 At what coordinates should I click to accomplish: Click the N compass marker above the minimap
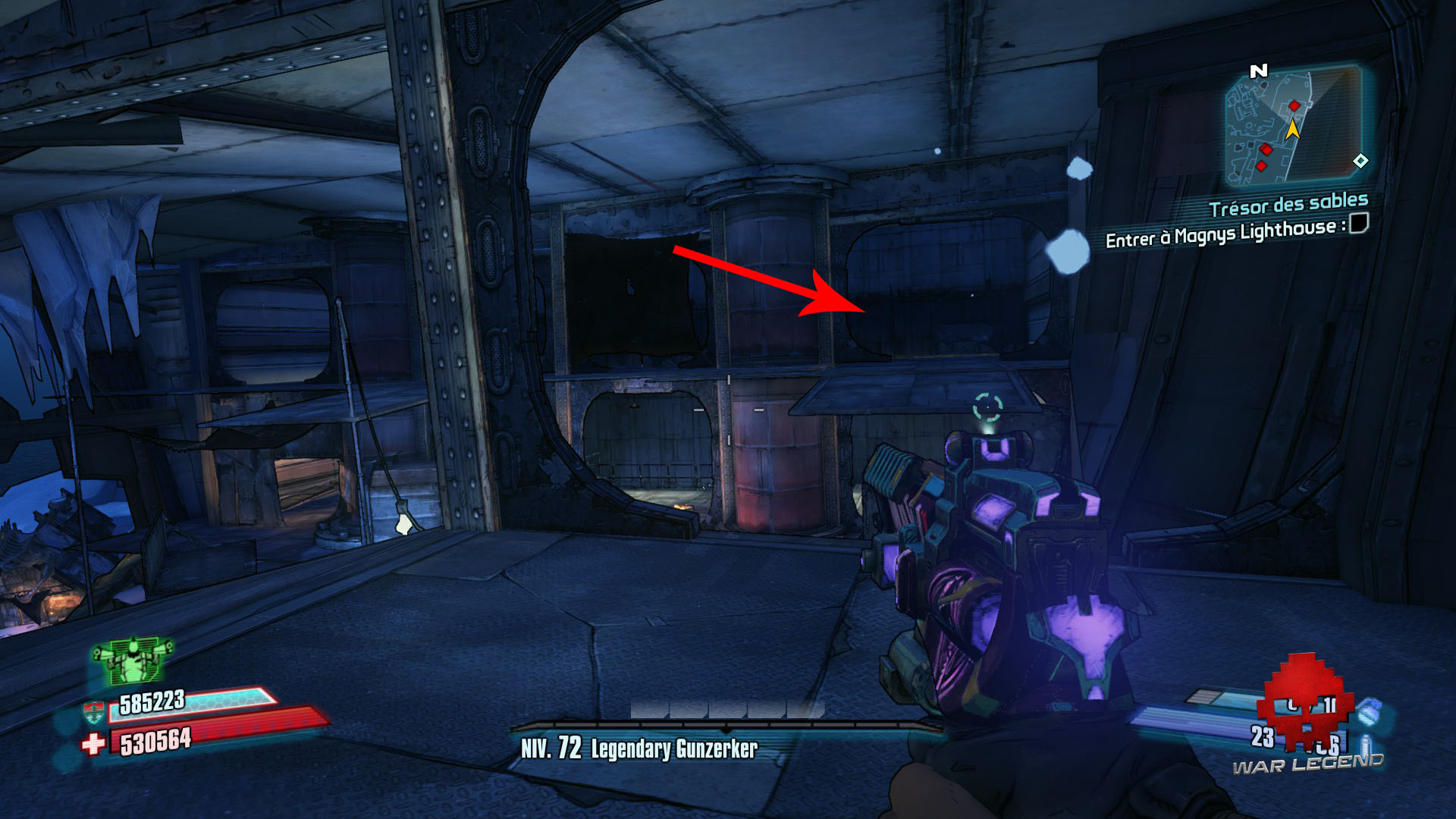tap(1257, 70)
